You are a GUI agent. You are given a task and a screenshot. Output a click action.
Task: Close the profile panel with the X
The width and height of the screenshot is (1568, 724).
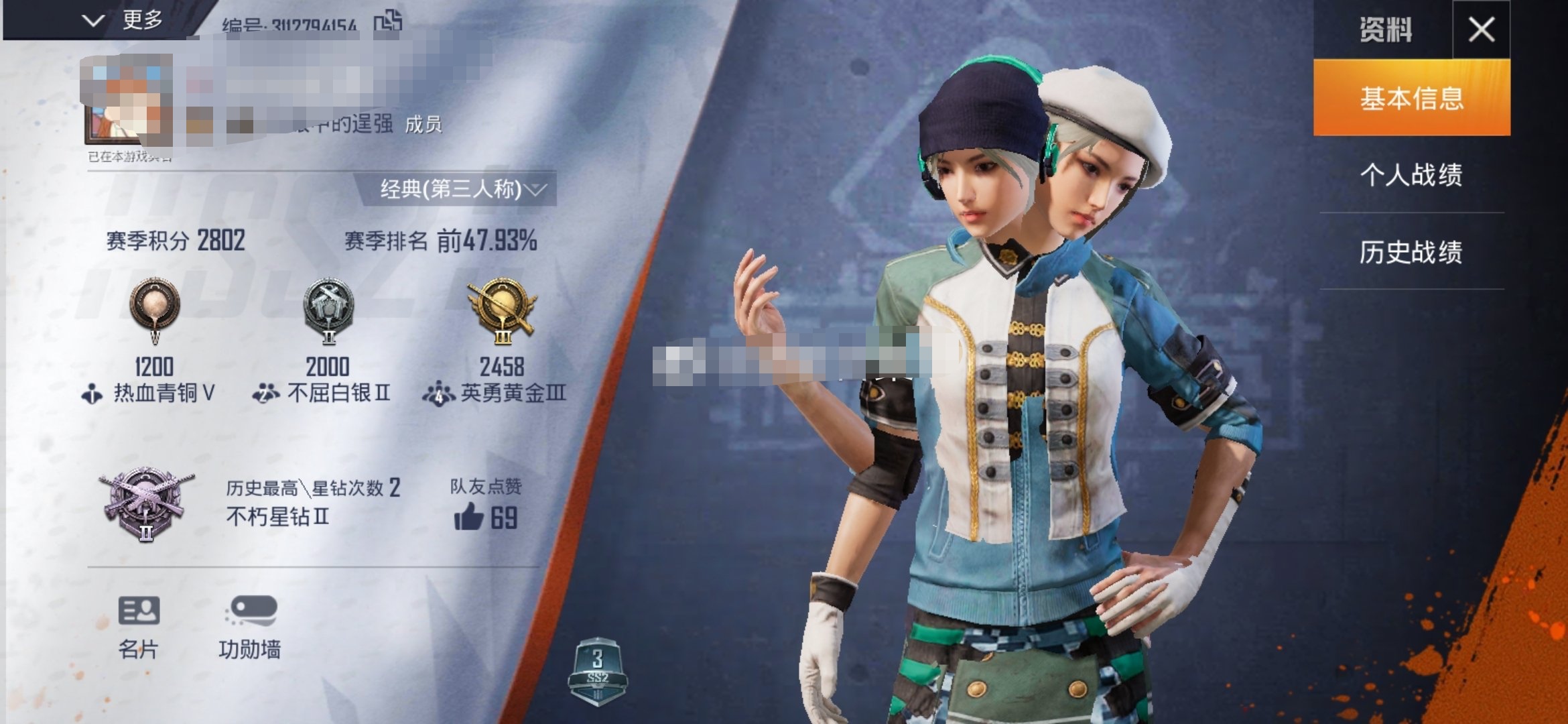coord(1481,29)
